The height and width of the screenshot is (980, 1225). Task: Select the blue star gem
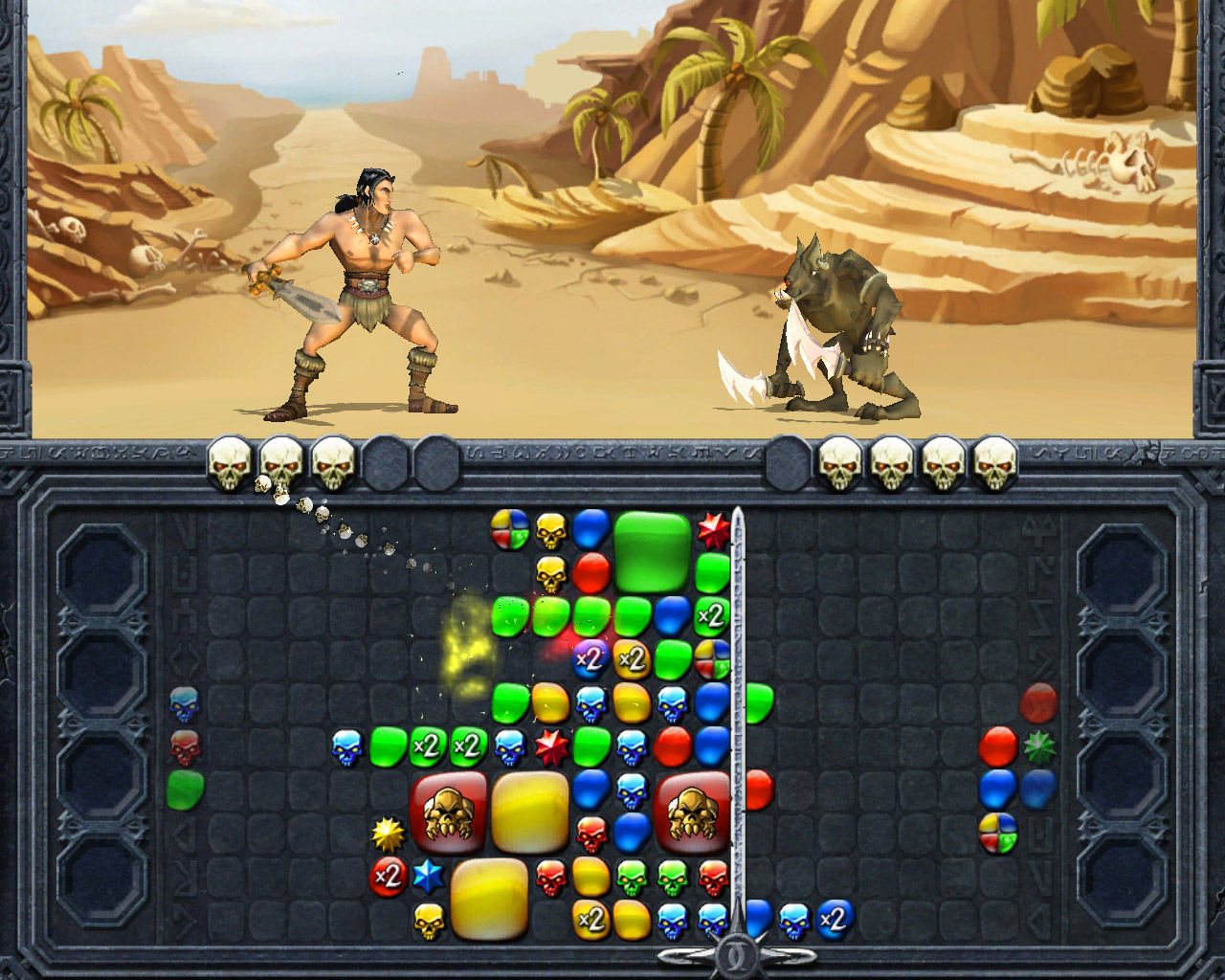point(427,876)
